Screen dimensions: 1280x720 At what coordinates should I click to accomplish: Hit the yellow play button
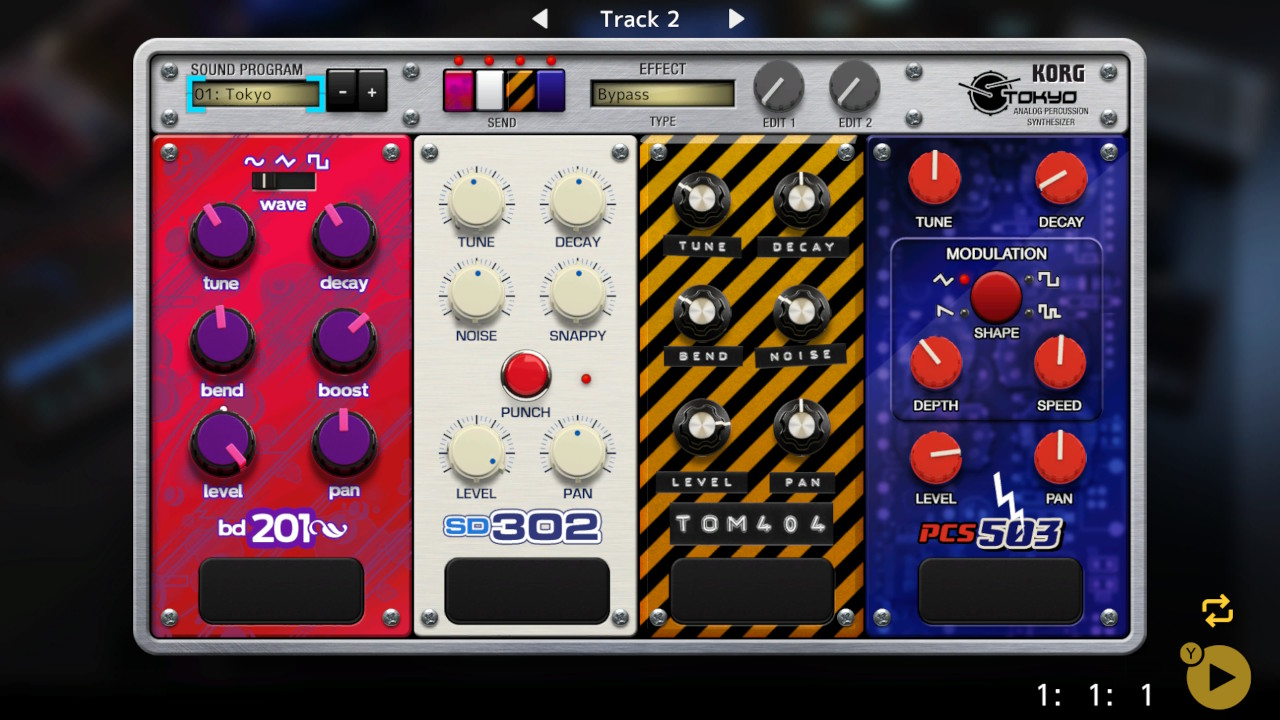[x=1216, y=676]
